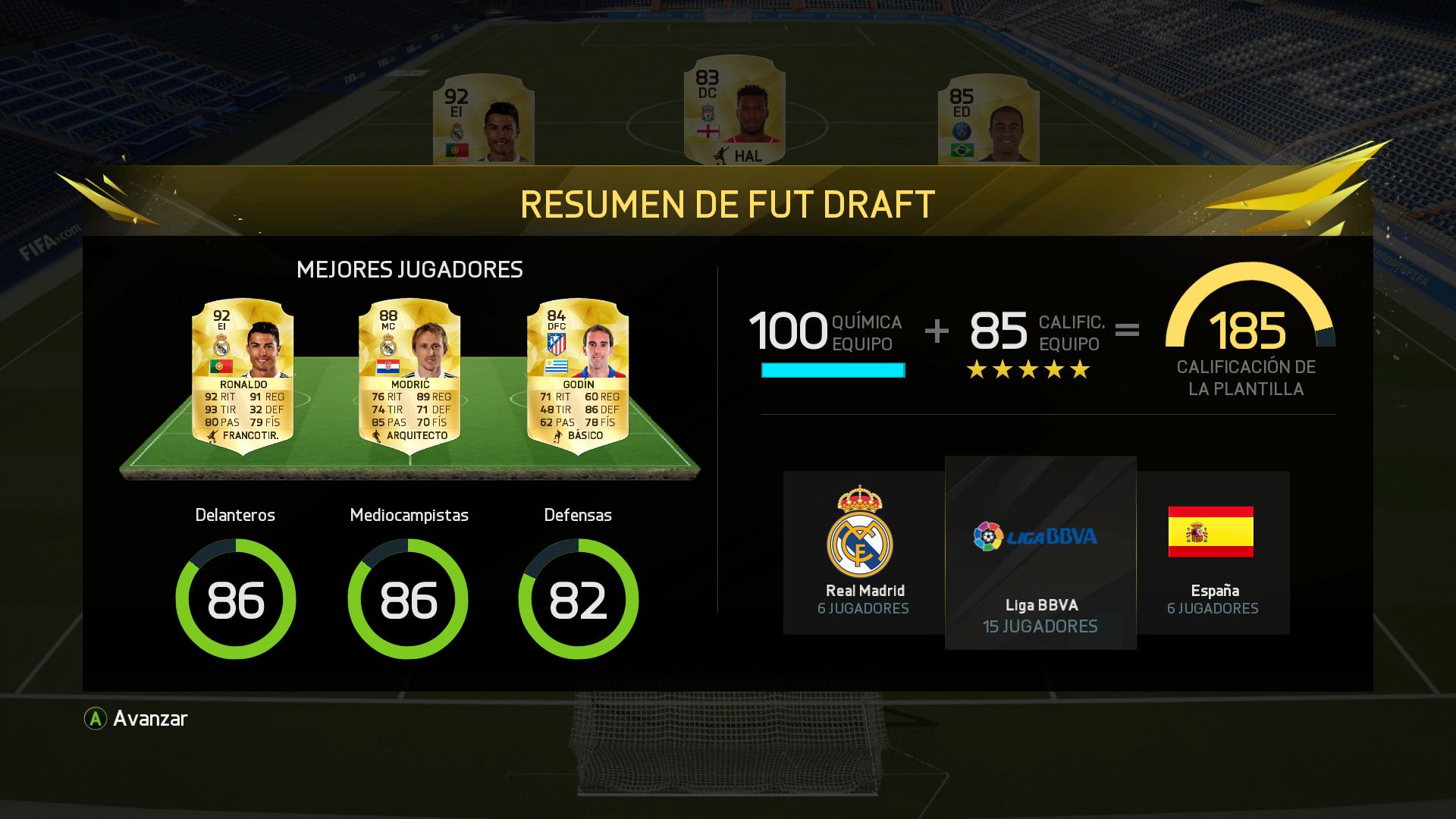Click the green A Avanzar button icon
Image resolution: width=1456 pixels, height=819 pixels.
pos(96,719)
